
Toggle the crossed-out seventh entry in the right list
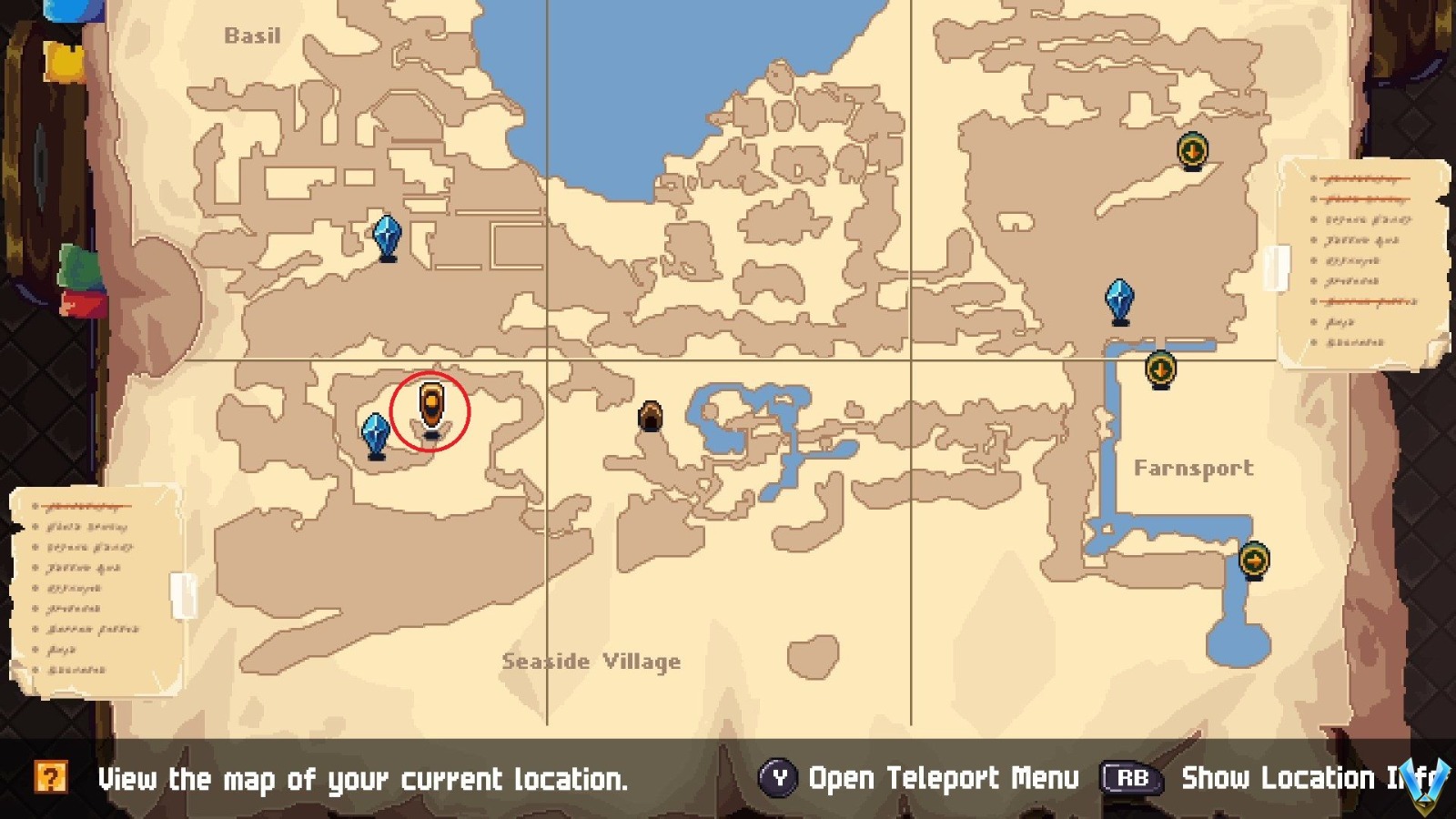click(1363, 302)
